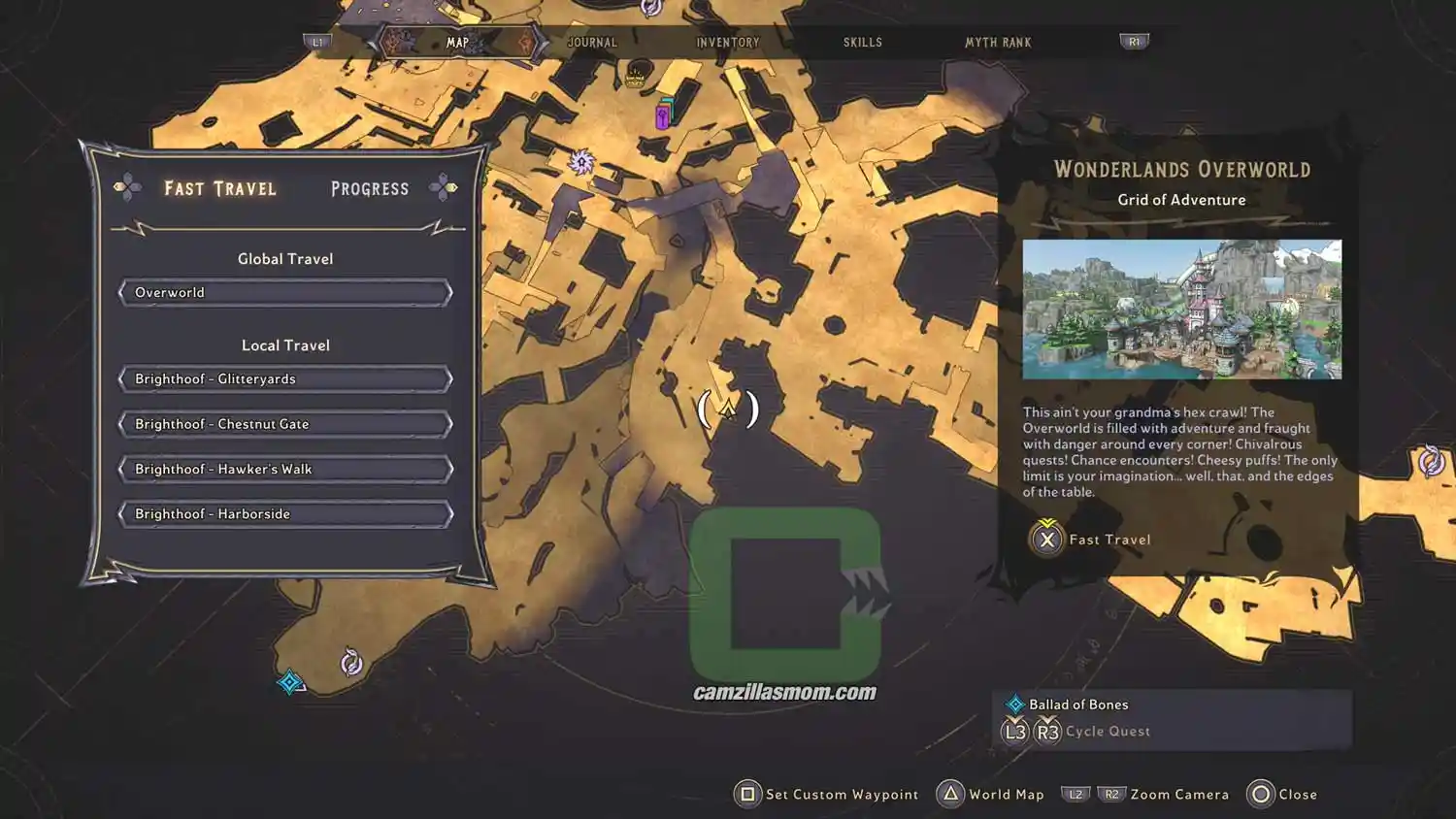The height and width of the screenshot is (819, 1456).
Task: Select the Fast Travel panel tab
Action: coord(220,189)
